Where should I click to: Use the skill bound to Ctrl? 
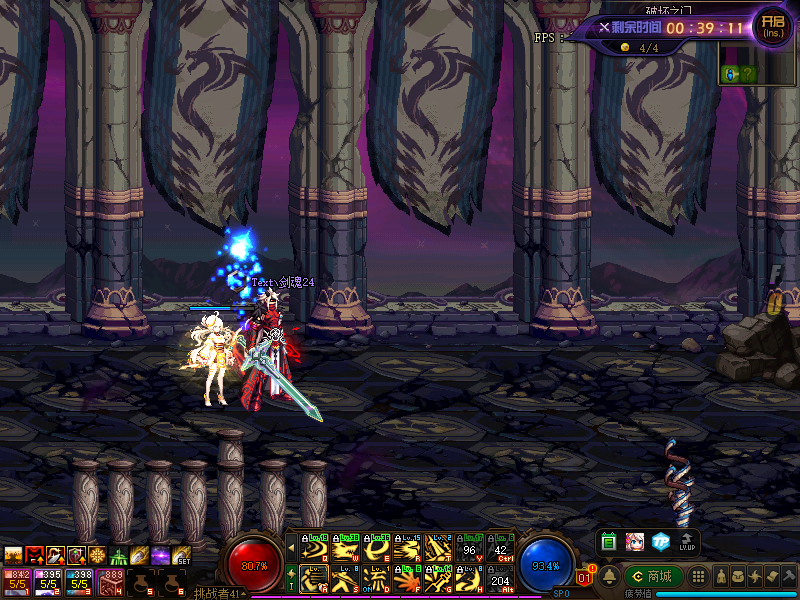pos(500,547)
